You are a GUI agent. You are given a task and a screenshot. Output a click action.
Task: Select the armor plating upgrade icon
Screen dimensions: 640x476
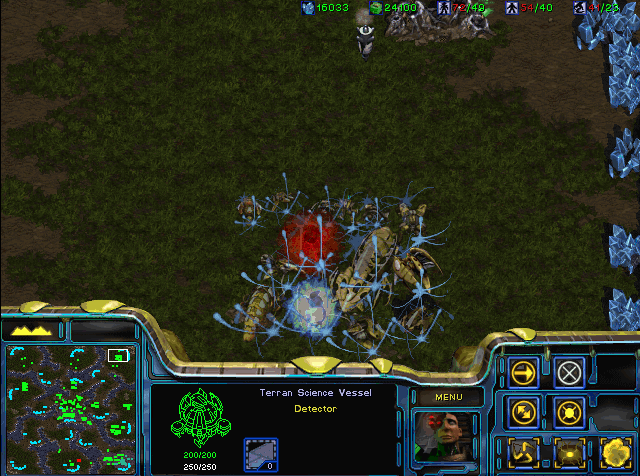[x=261, y=453]
